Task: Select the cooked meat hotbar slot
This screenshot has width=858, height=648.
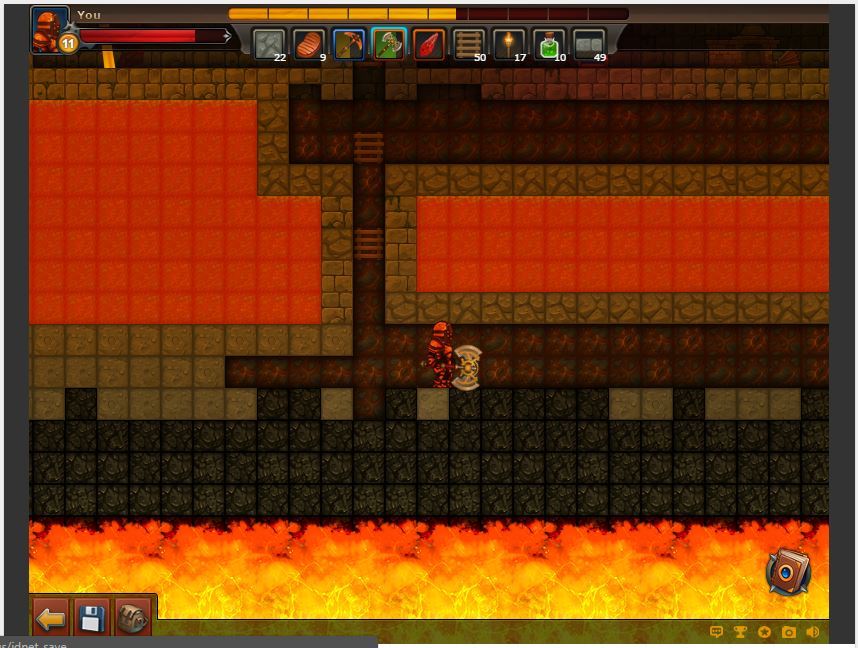Action: (x=309, y=44)
